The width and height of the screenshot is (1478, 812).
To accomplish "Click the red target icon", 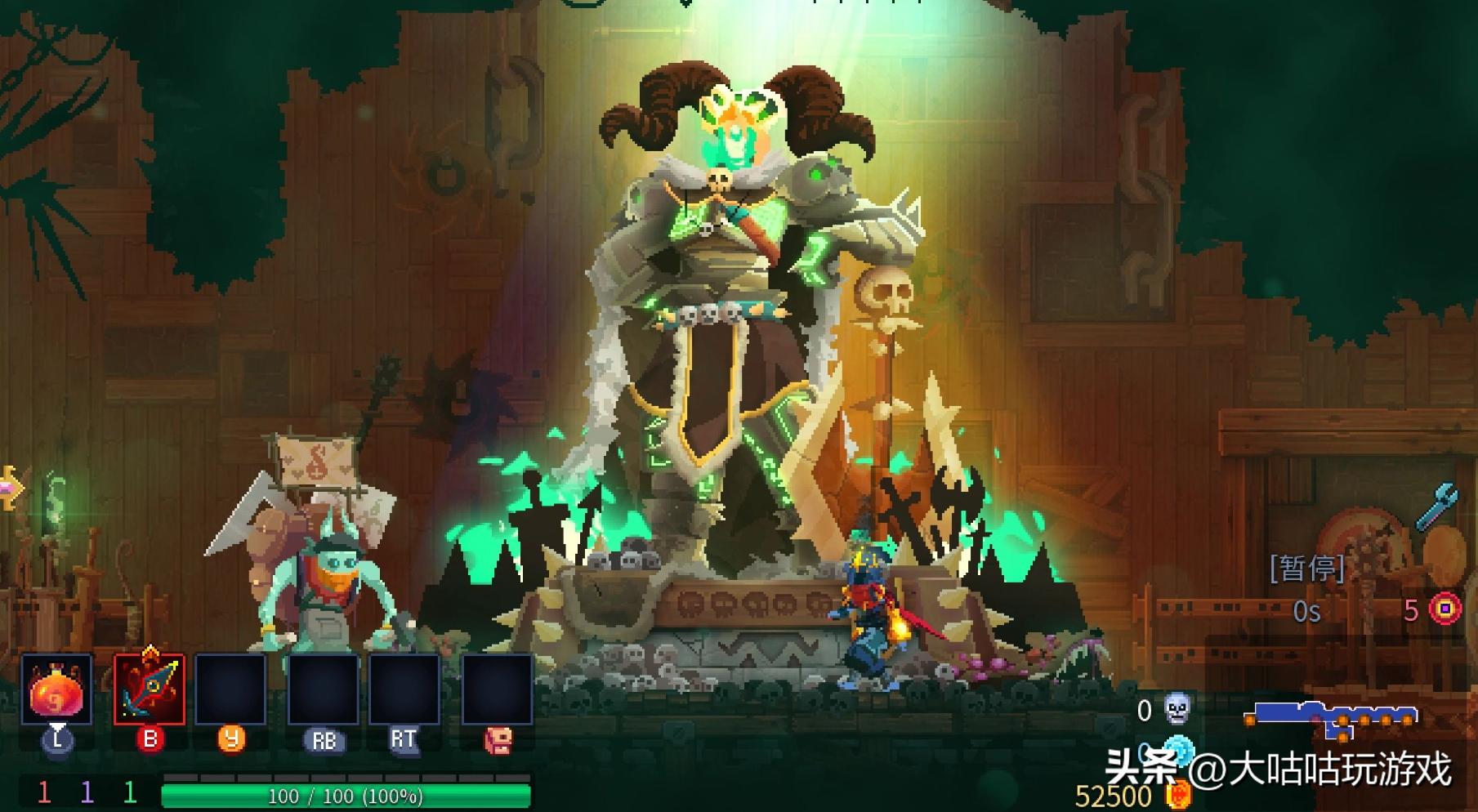I will click(x=1445, y=609).
